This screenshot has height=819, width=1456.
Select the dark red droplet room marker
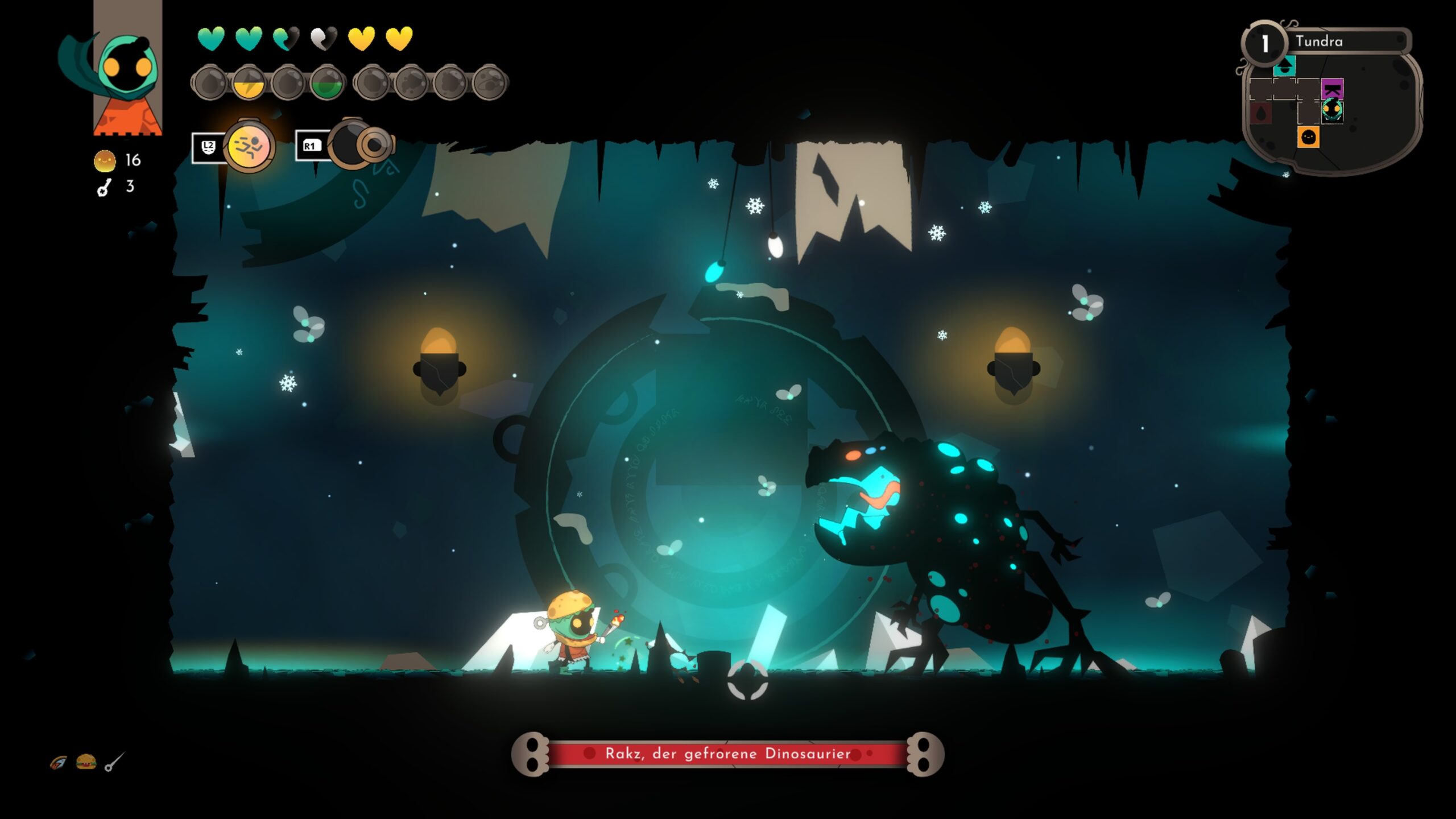click(1260, 113)
